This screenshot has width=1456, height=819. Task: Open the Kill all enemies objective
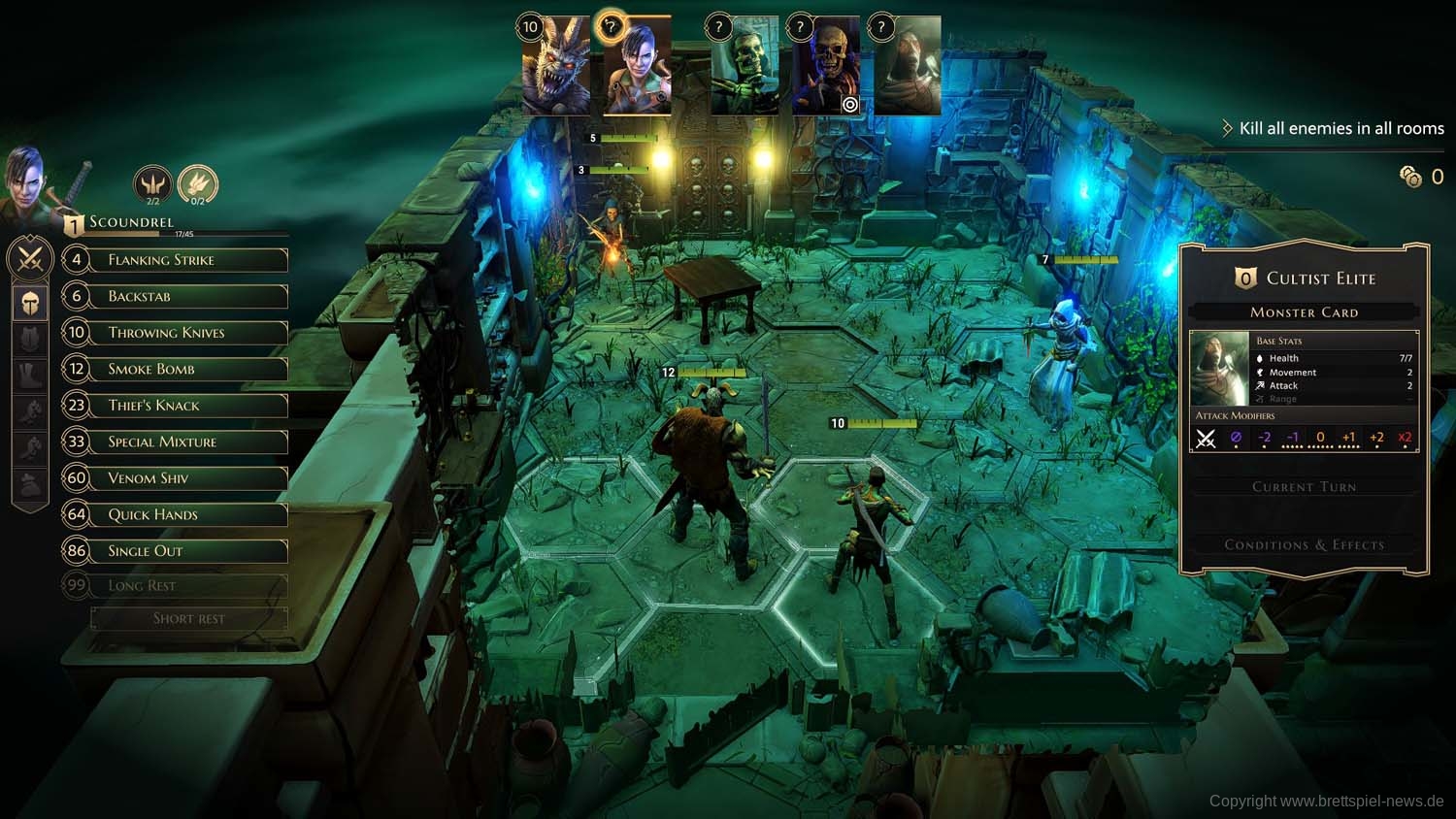click(1340, 128)
